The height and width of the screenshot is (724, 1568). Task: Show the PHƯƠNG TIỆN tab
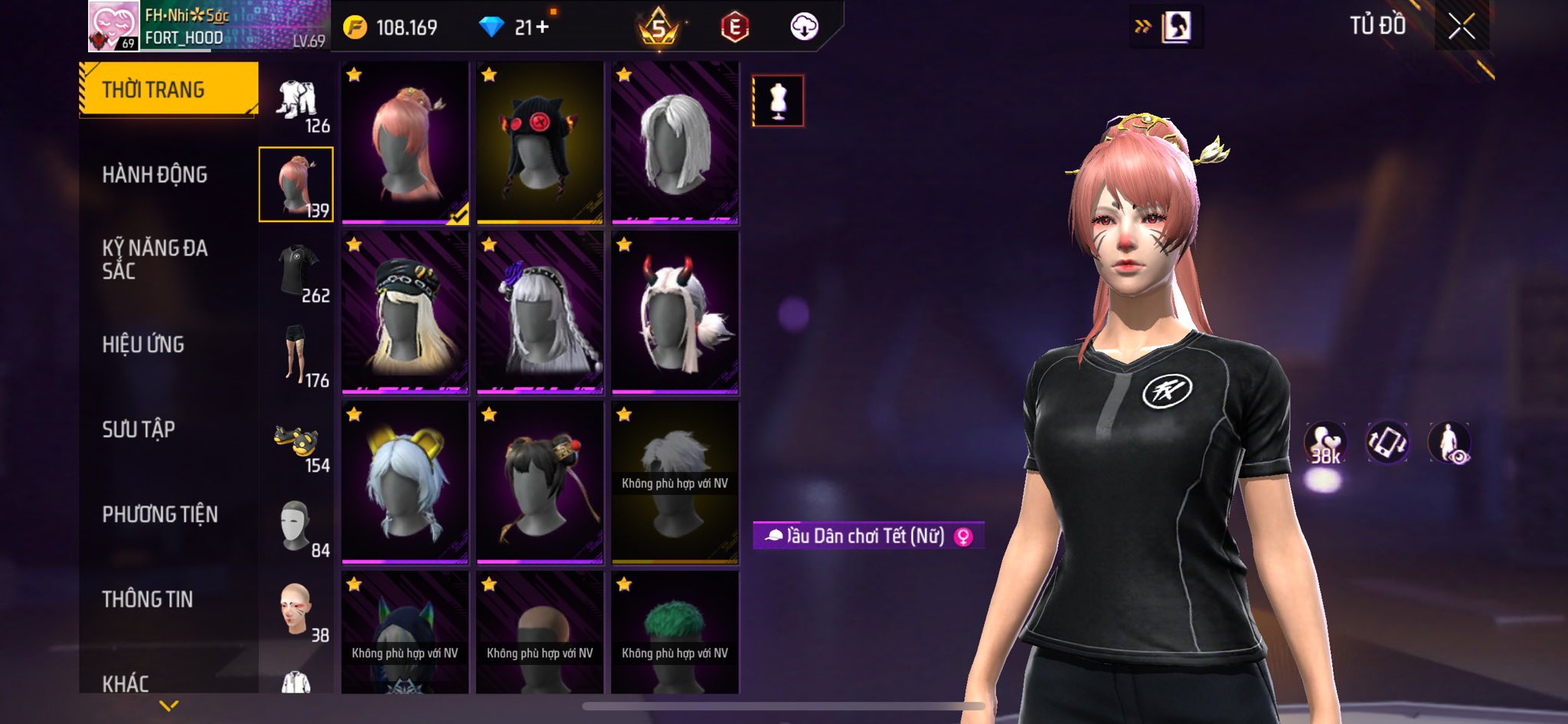point(160,514)
